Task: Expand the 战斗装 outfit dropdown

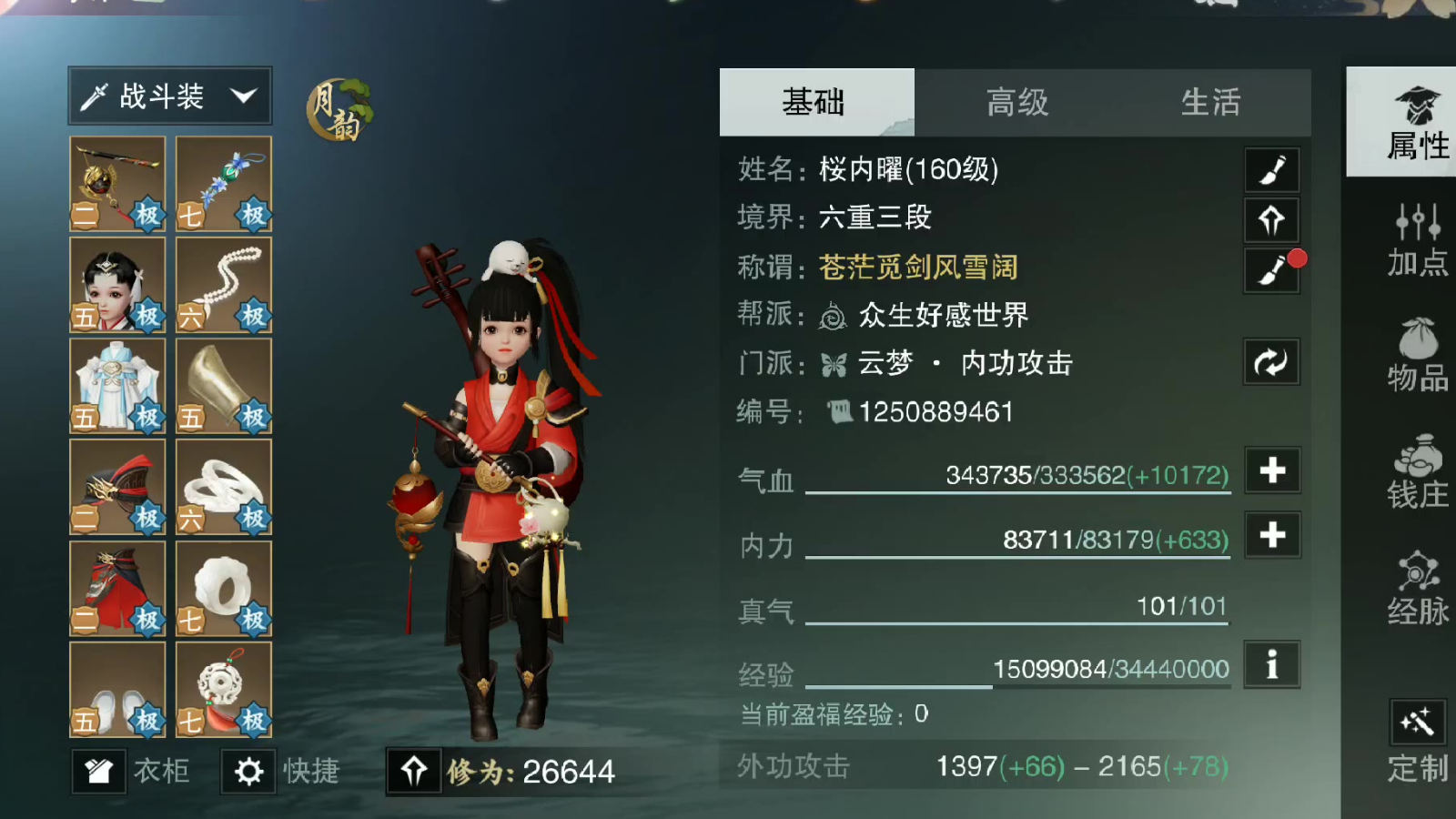Action: point(168,94)
